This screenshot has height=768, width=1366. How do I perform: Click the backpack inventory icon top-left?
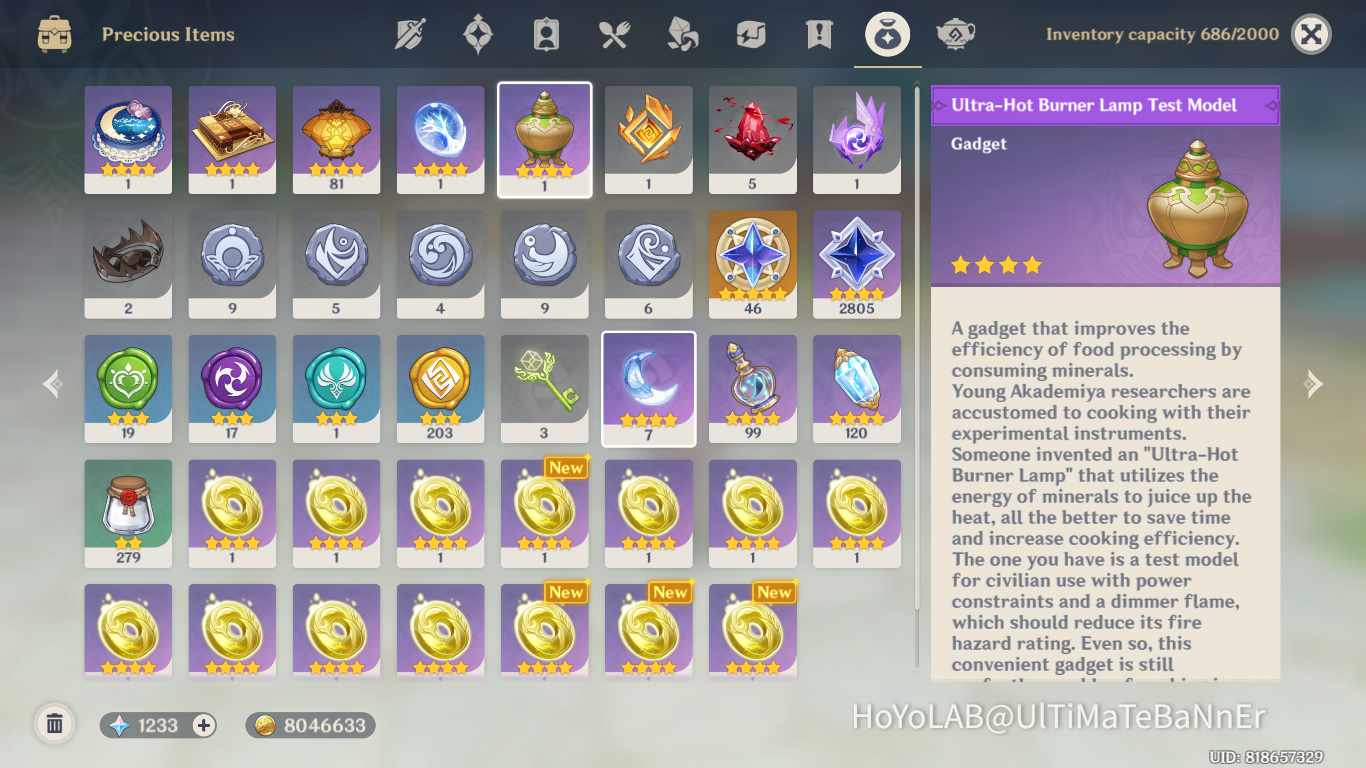[52, 33]
